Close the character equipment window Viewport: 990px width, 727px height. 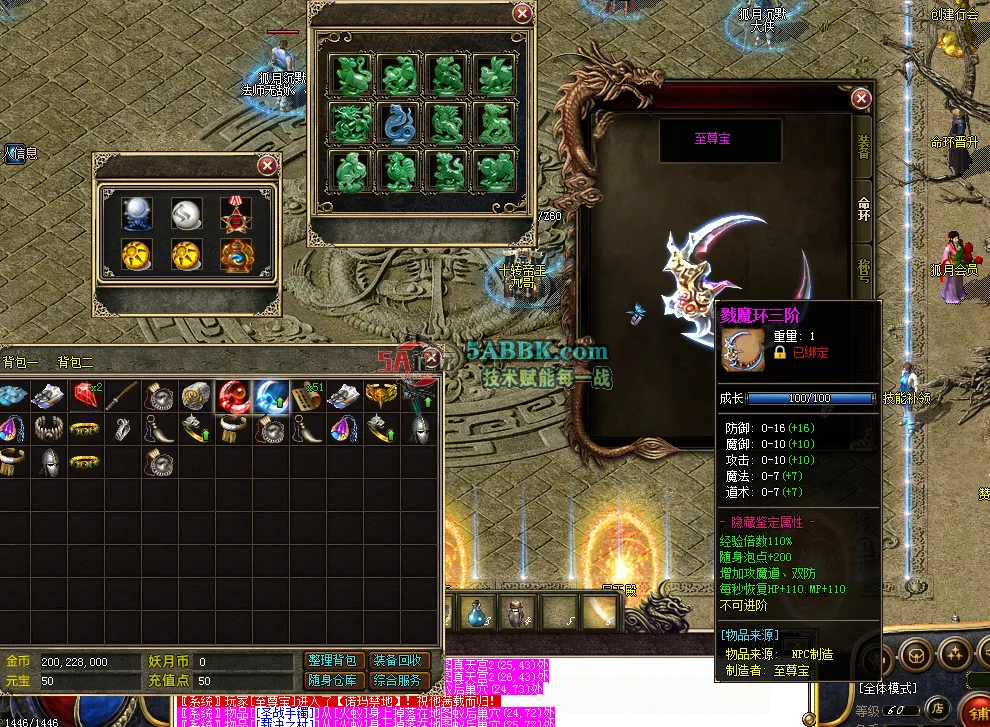tap(861, 98)
